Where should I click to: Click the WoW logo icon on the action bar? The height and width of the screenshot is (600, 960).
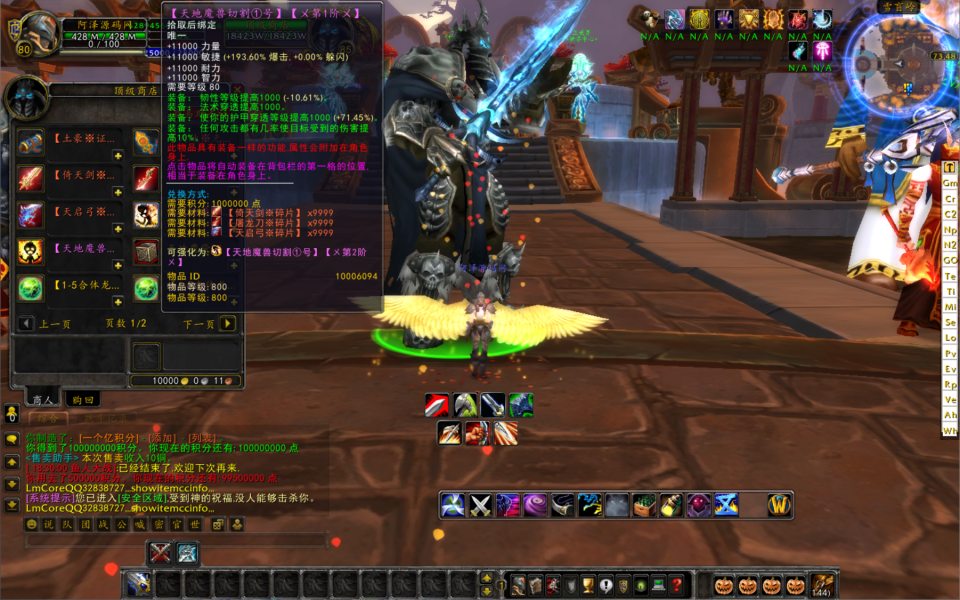(x=780, y=505)
